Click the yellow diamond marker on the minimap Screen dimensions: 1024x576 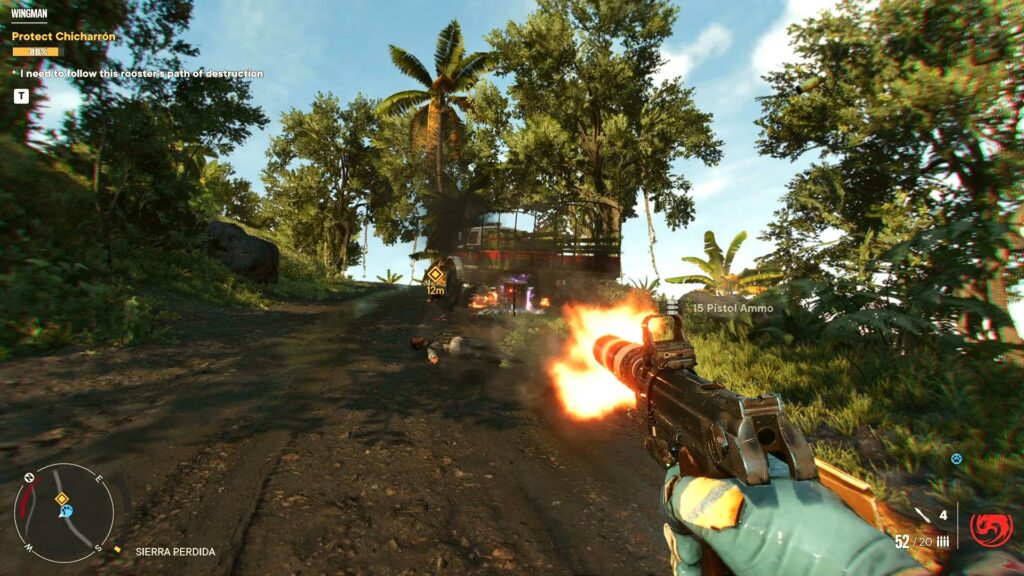tap(61, 498)
